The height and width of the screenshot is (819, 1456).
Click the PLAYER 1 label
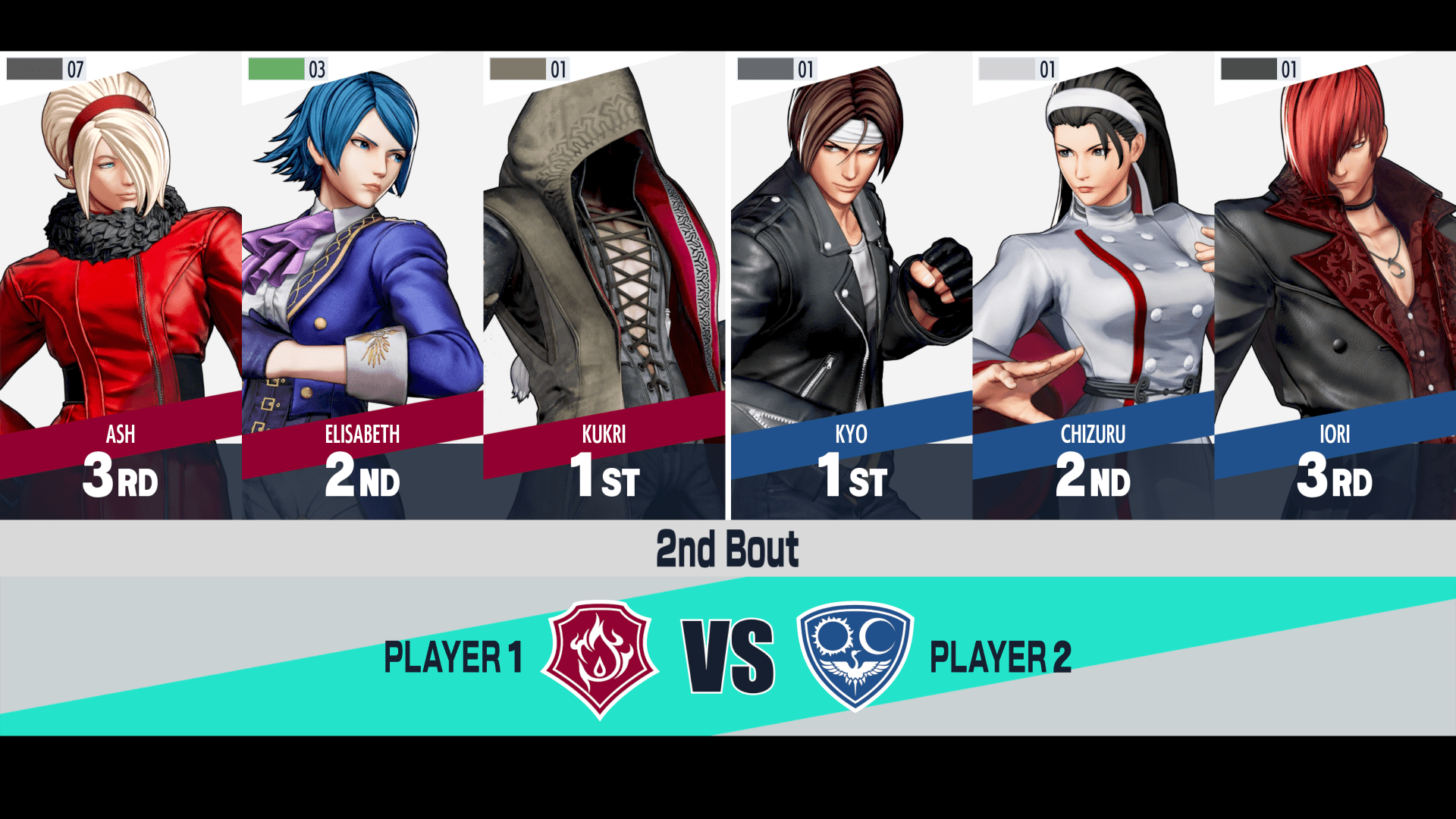(453, 658)
